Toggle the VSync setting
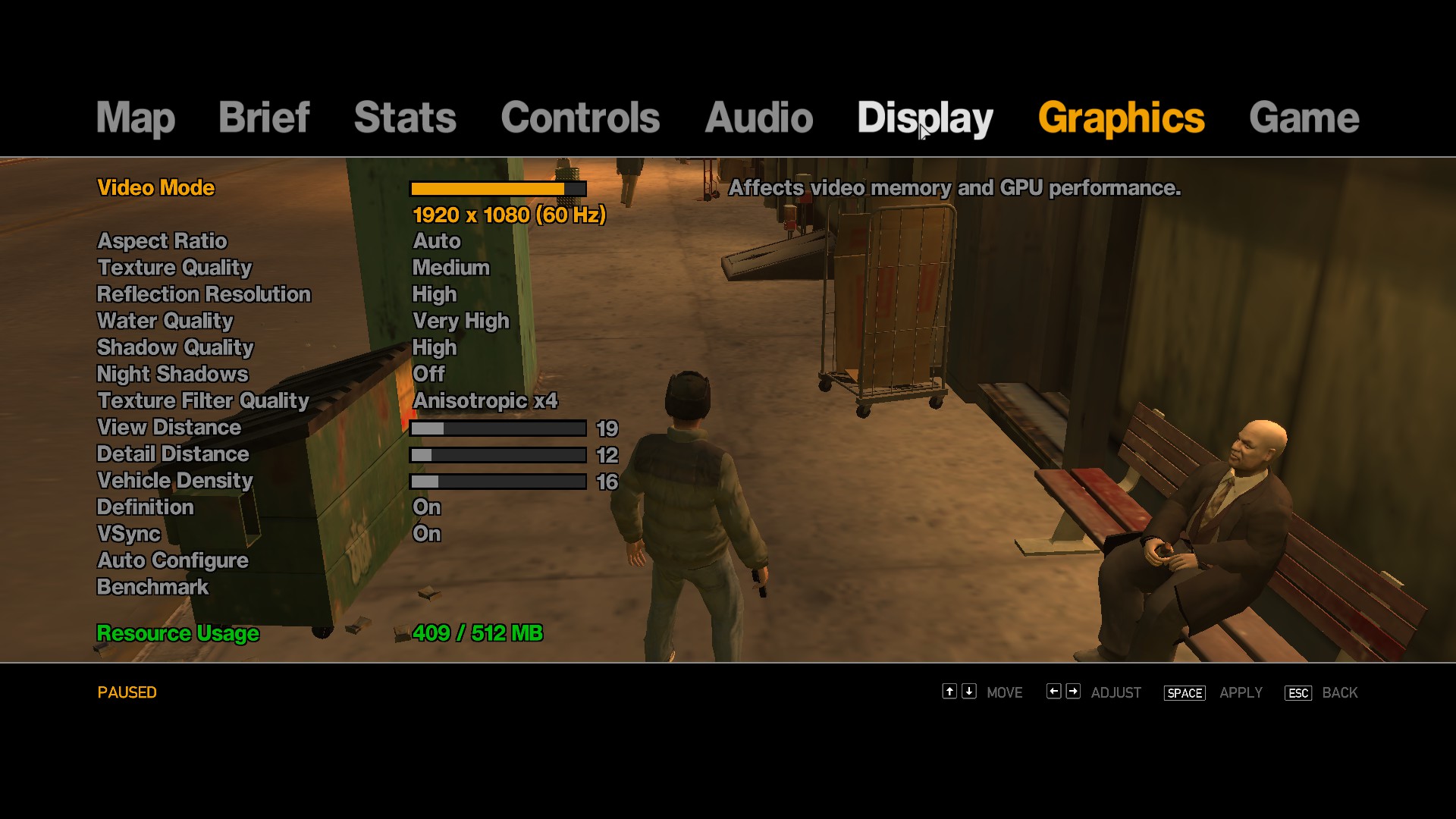 [129, 534]
